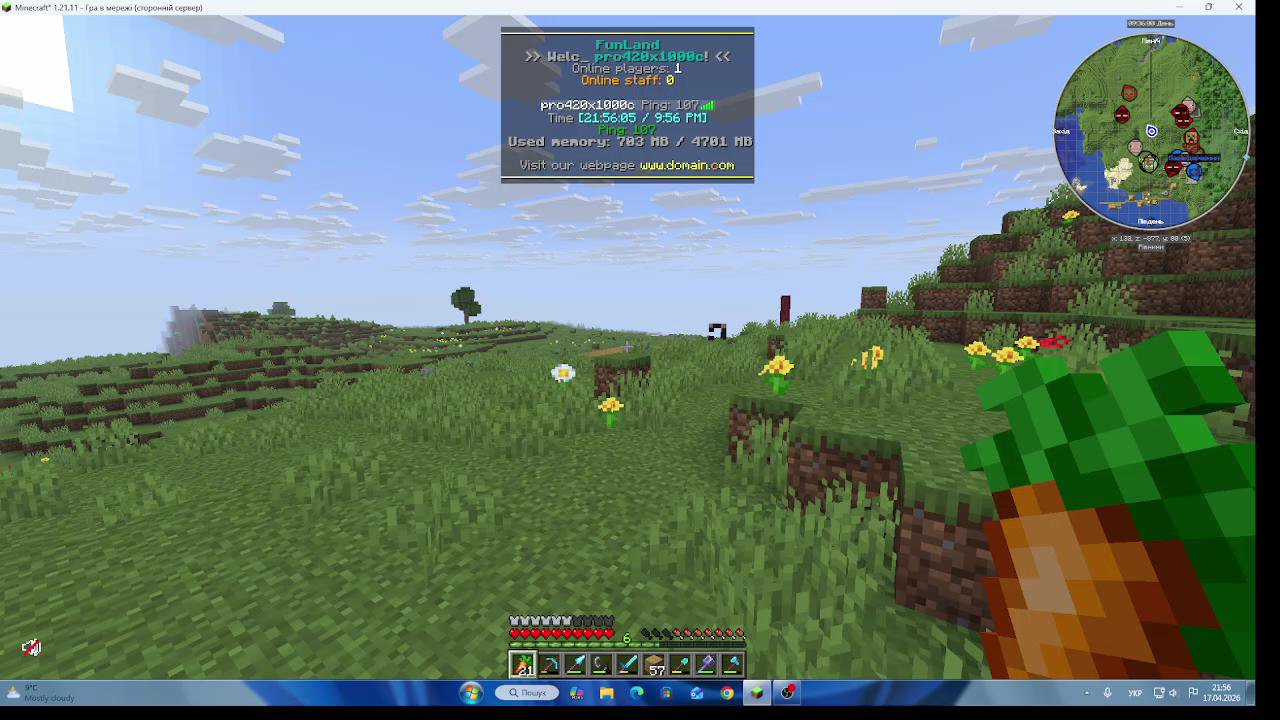Switch to the Minecraft window via its taskbar icon
The width and height of the screenshot is (1280, 720).
click(757, 692)
